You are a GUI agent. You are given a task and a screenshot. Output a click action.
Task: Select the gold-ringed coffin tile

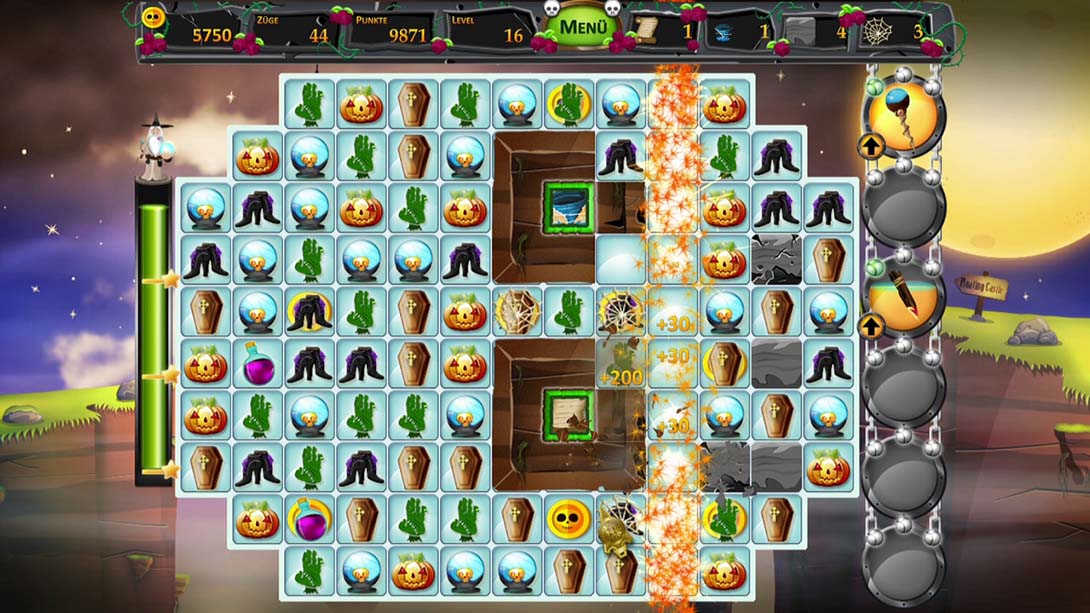point(725,363)
